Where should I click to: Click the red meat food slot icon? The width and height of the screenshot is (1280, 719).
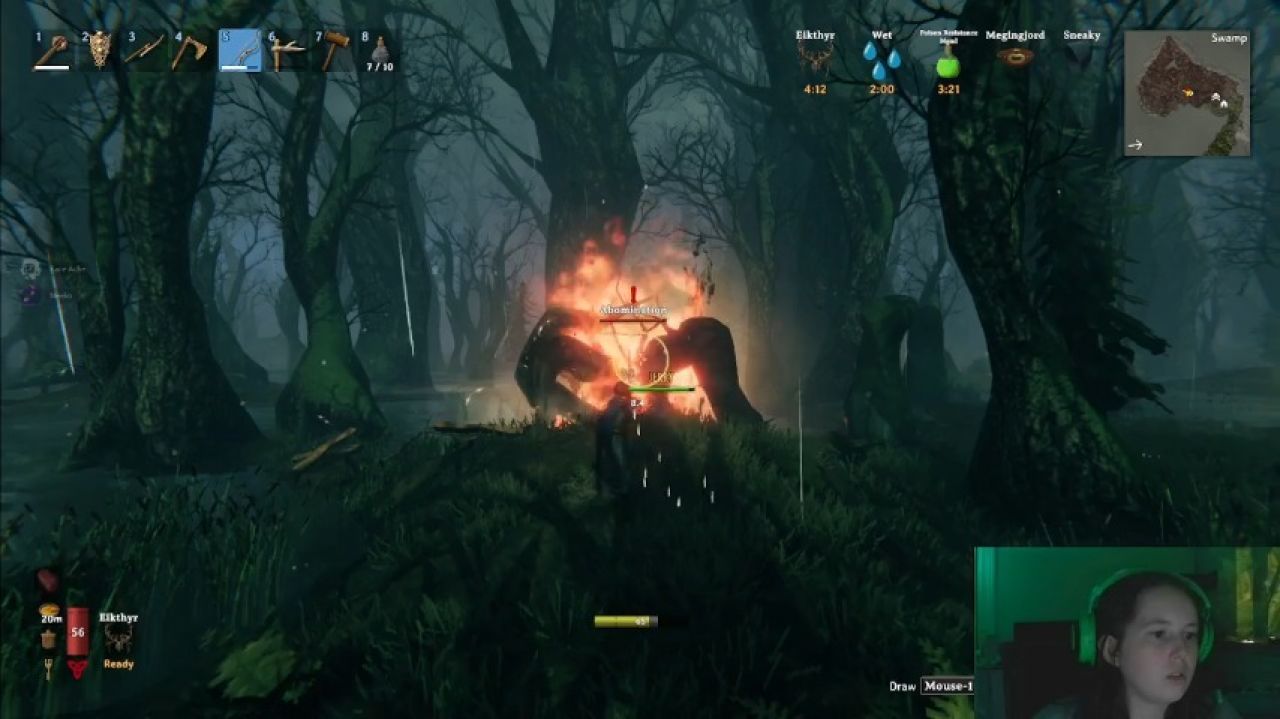point(48,581)
